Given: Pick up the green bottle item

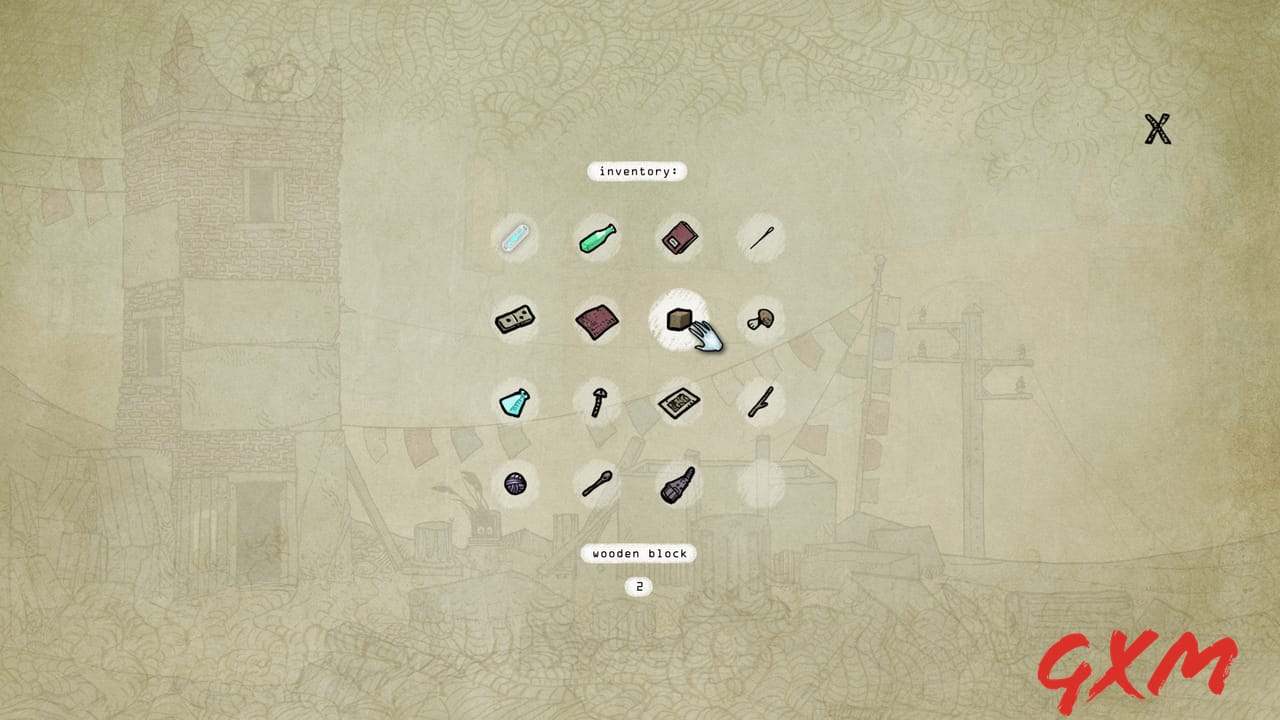Looking at the screenshot, I should click(598, 238).
